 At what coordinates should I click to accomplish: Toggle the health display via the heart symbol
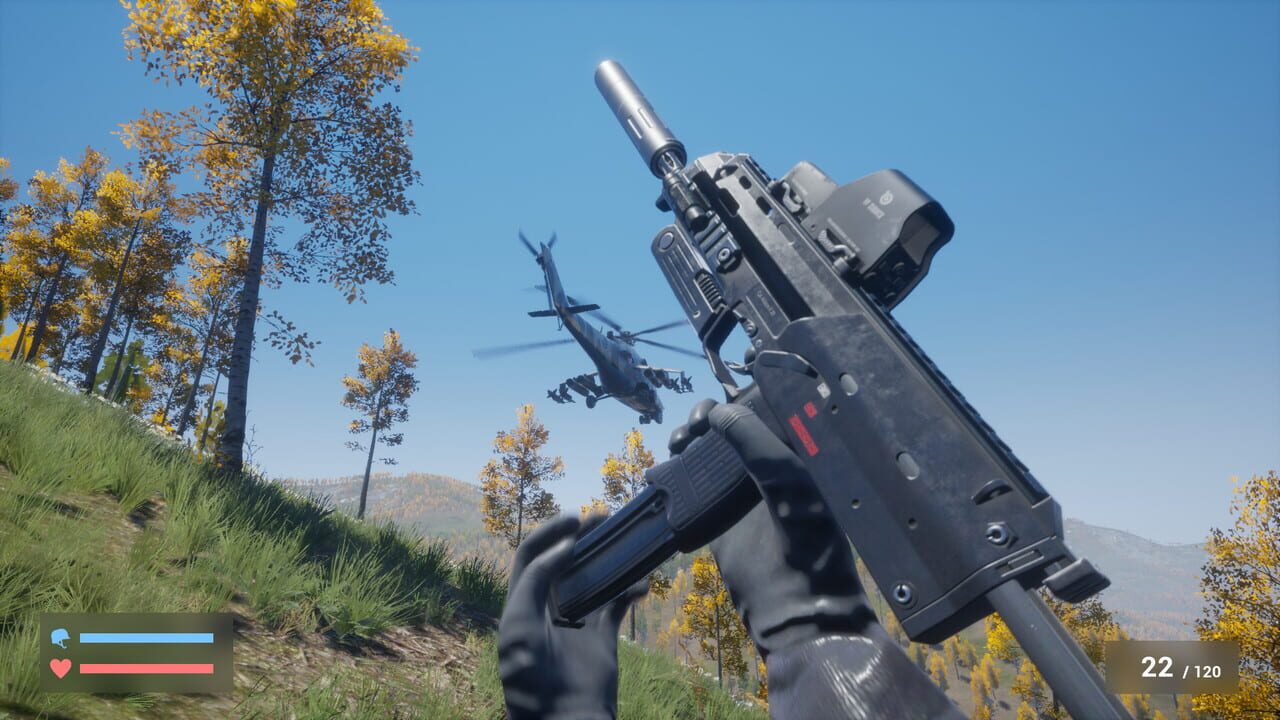(60, 667)
